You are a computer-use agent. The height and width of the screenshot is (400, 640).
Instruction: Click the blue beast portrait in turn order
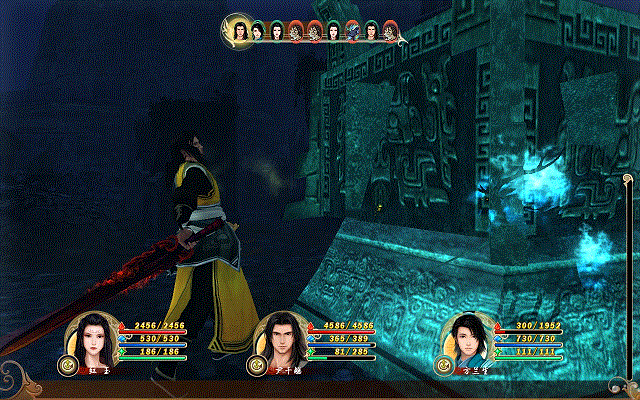point(351,32)
